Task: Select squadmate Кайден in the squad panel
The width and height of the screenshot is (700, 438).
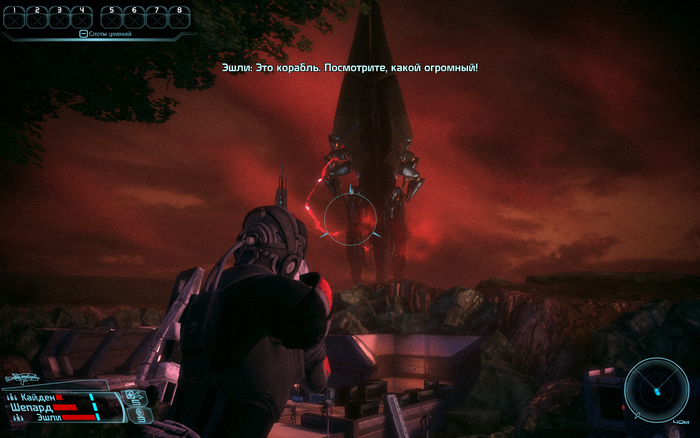Action: [x=36, y=397]
